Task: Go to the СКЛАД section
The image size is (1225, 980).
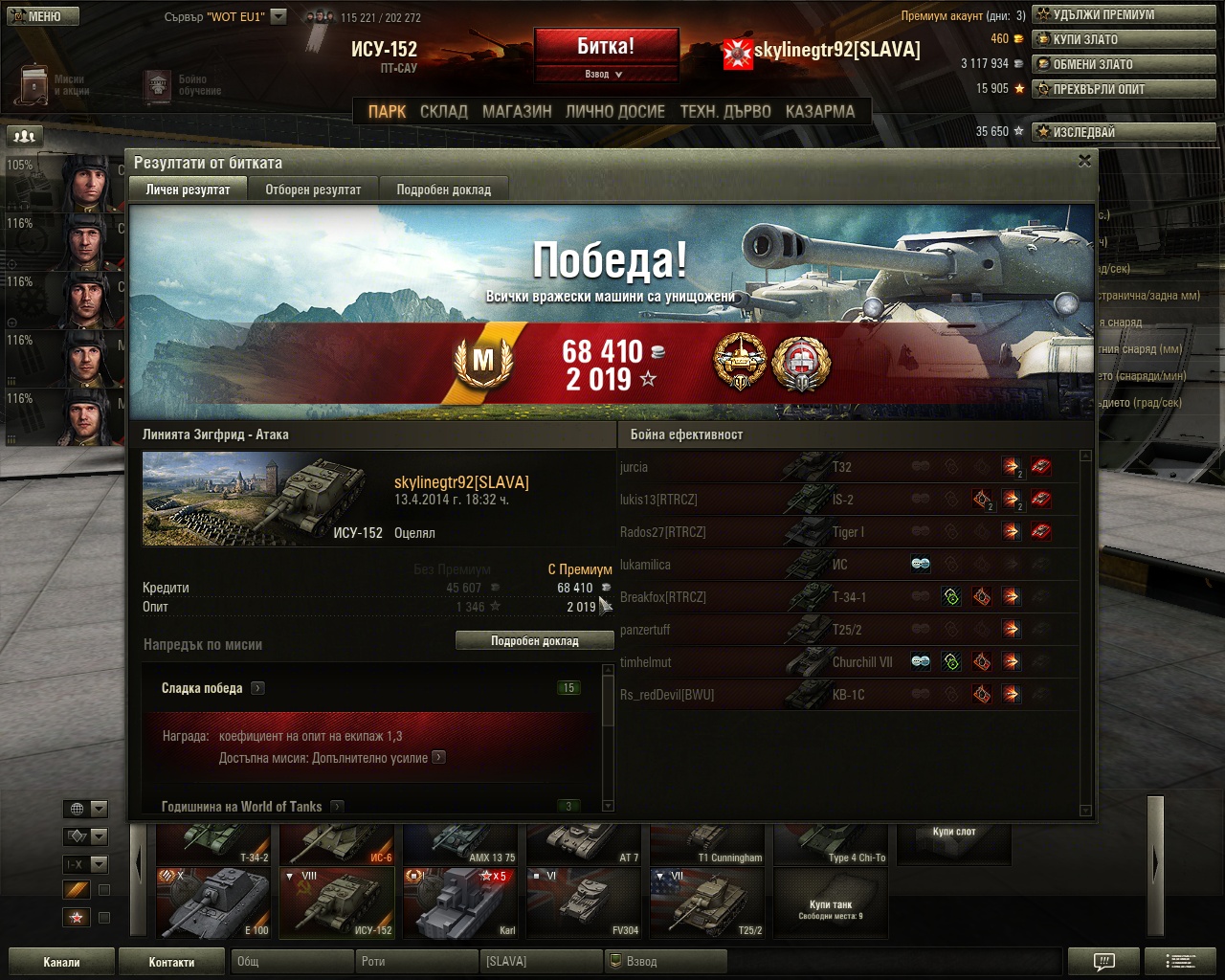Action: click(444, 111)
